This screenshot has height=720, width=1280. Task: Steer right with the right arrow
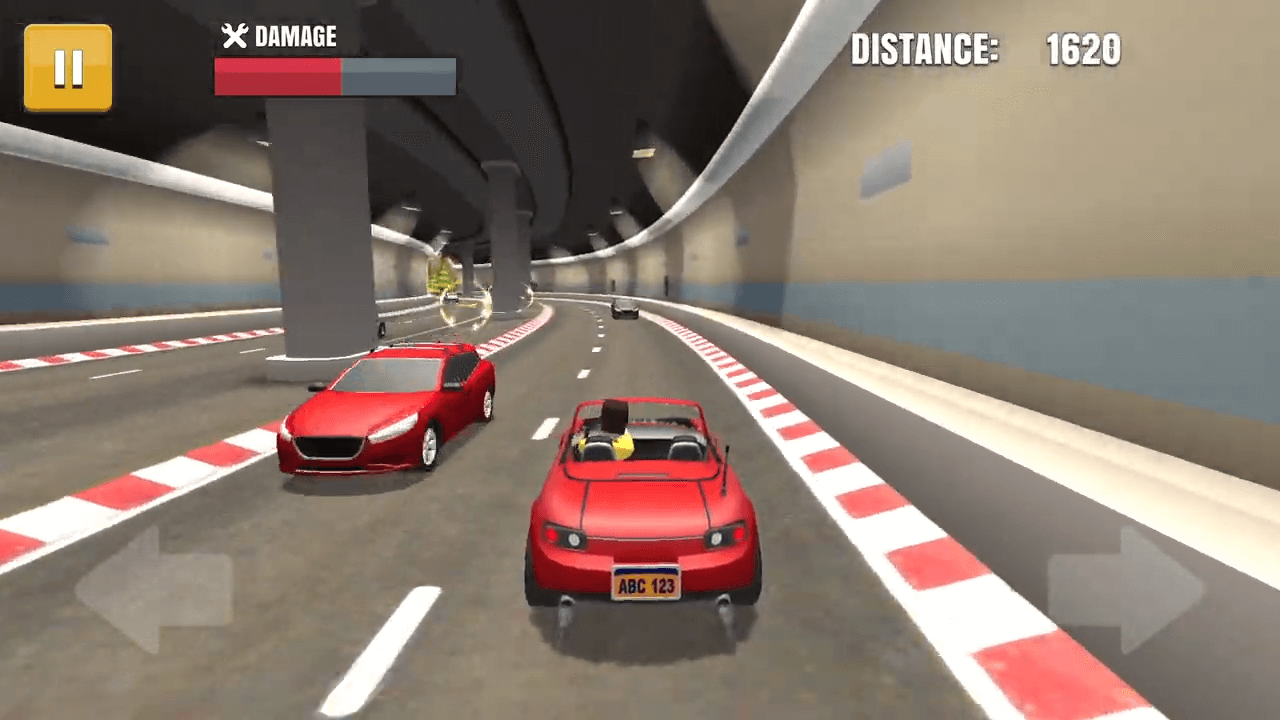1127,590
